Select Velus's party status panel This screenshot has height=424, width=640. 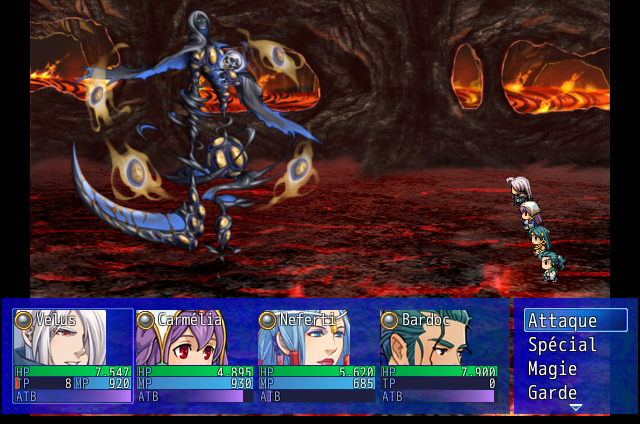pyautogui.click(x=73, y=356)
